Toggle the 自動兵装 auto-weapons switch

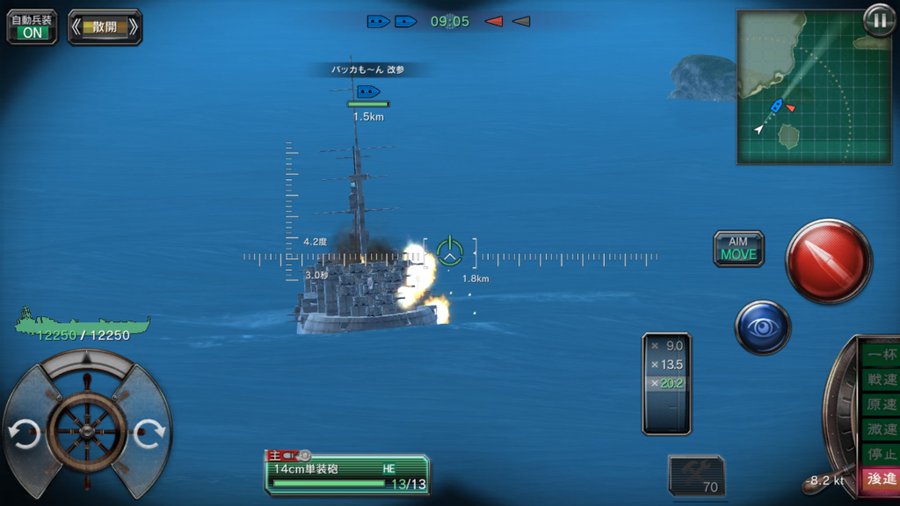[x=31, y=27]
